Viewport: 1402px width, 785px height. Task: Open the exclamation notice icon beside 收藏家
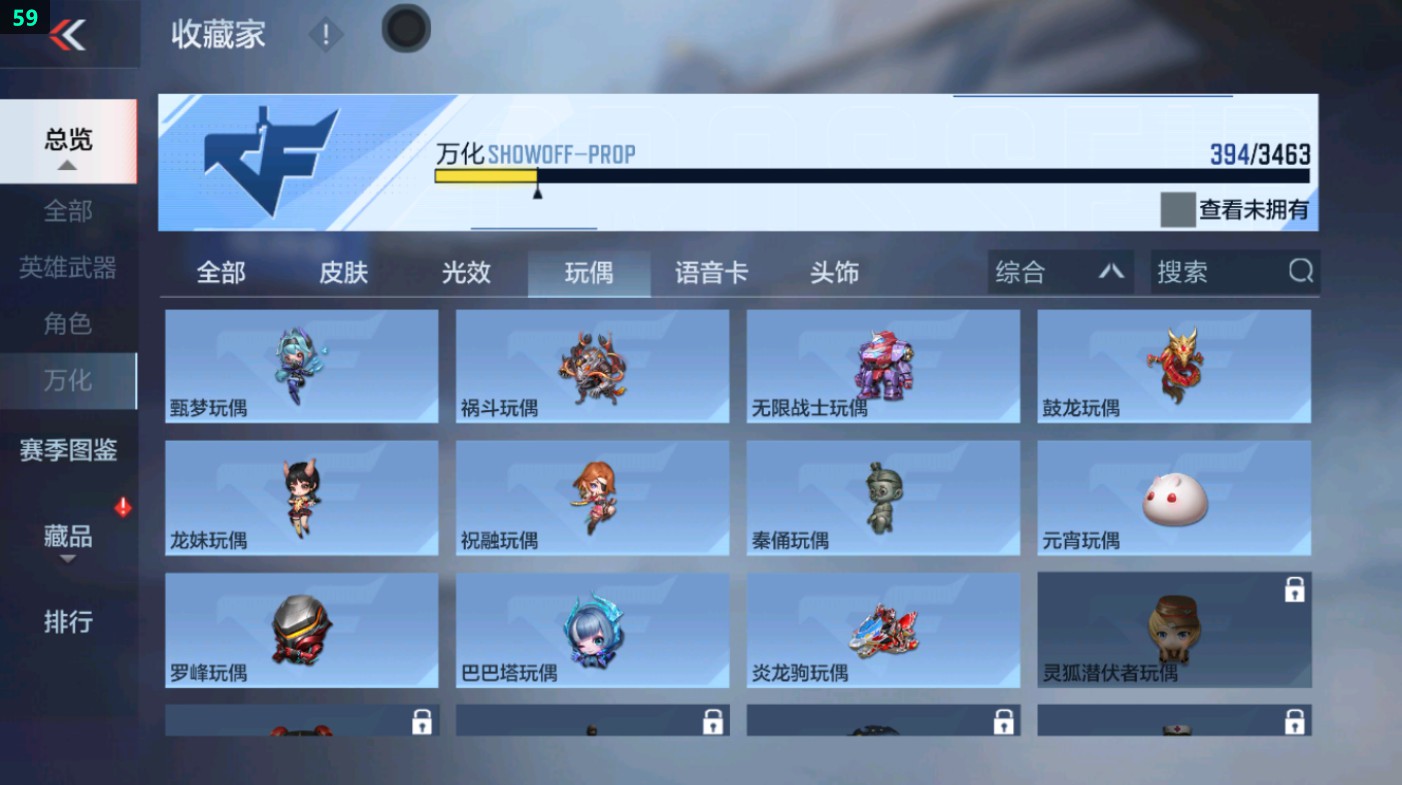326,33
